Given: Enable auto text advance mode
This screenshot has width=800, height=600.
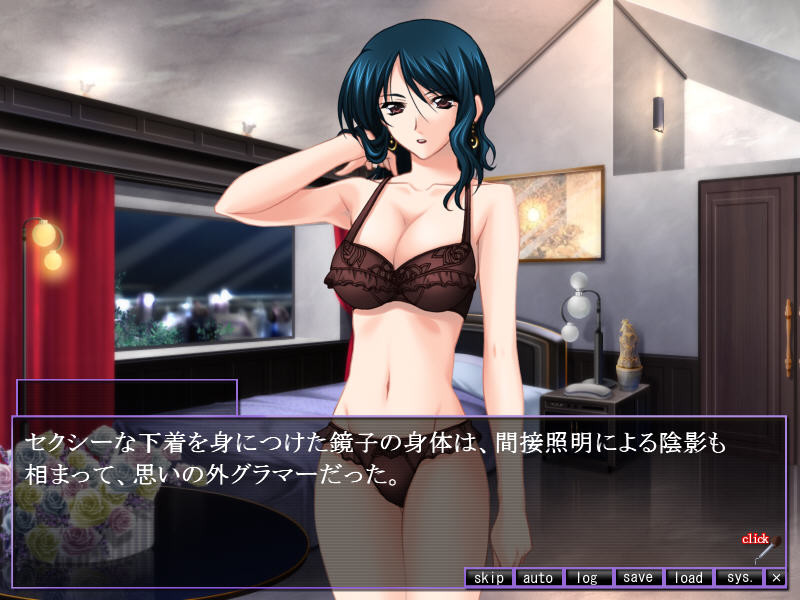Looking at the screenshot, I should pos(538,577).
